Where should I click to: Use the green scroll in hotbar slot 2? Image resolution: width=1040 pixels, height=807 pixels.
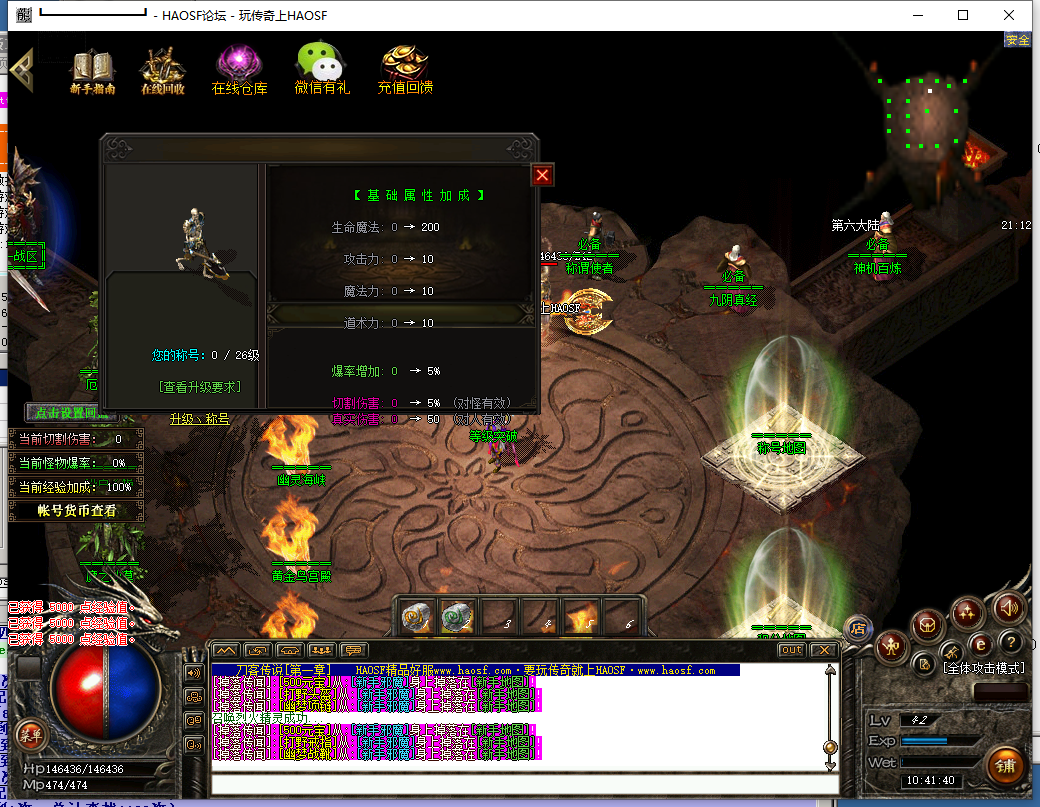[x=457, y=617]
